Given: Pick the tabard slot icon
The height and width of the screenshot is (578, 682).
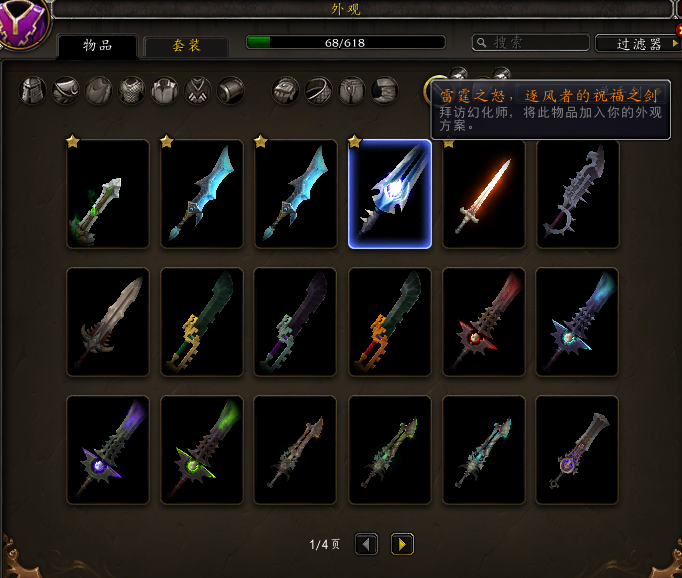Looking at the screenshot, I should (198, 91).
